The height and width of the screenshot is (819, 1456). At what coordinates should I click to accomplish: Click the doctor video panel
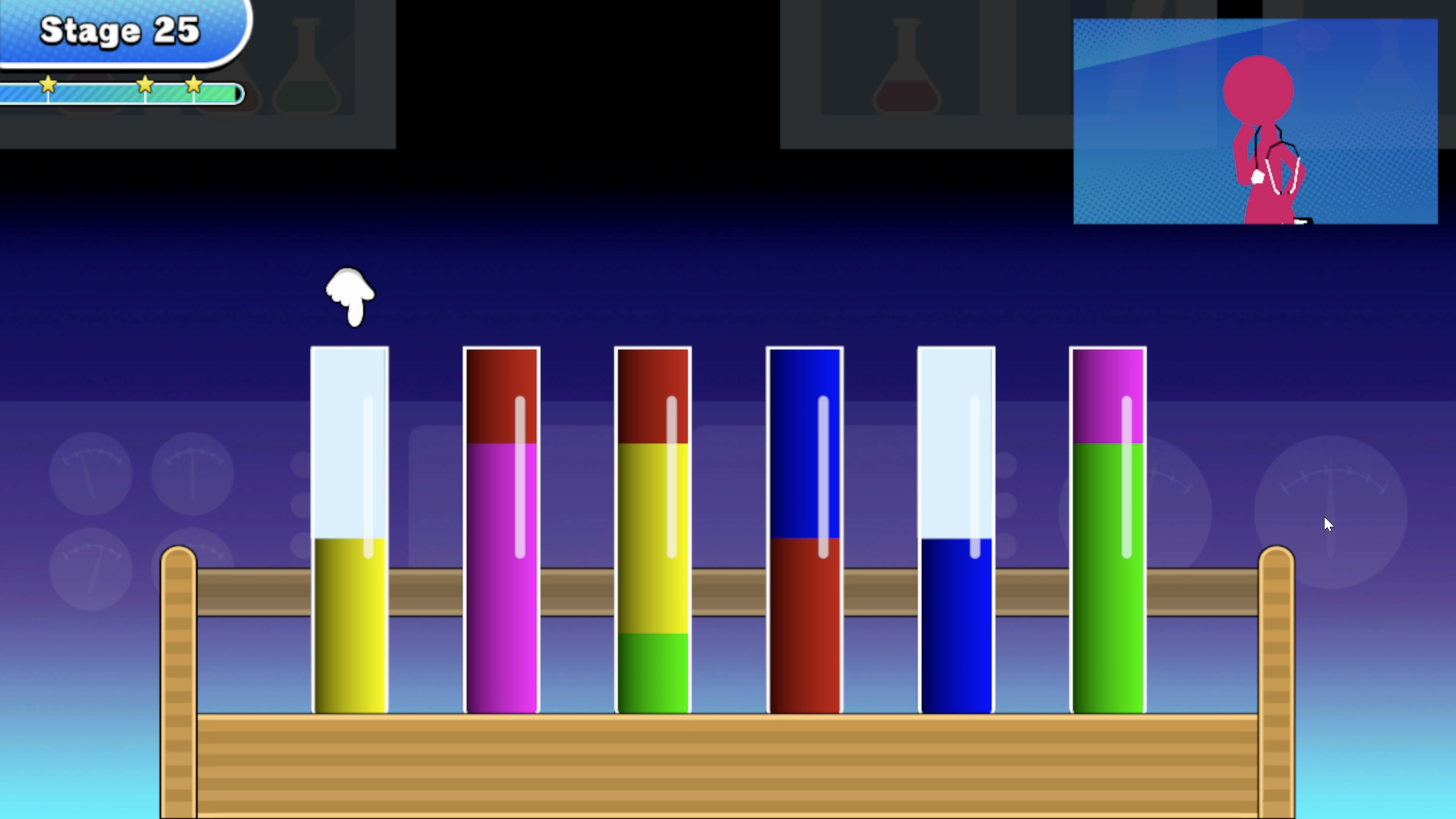[1255, 121]
